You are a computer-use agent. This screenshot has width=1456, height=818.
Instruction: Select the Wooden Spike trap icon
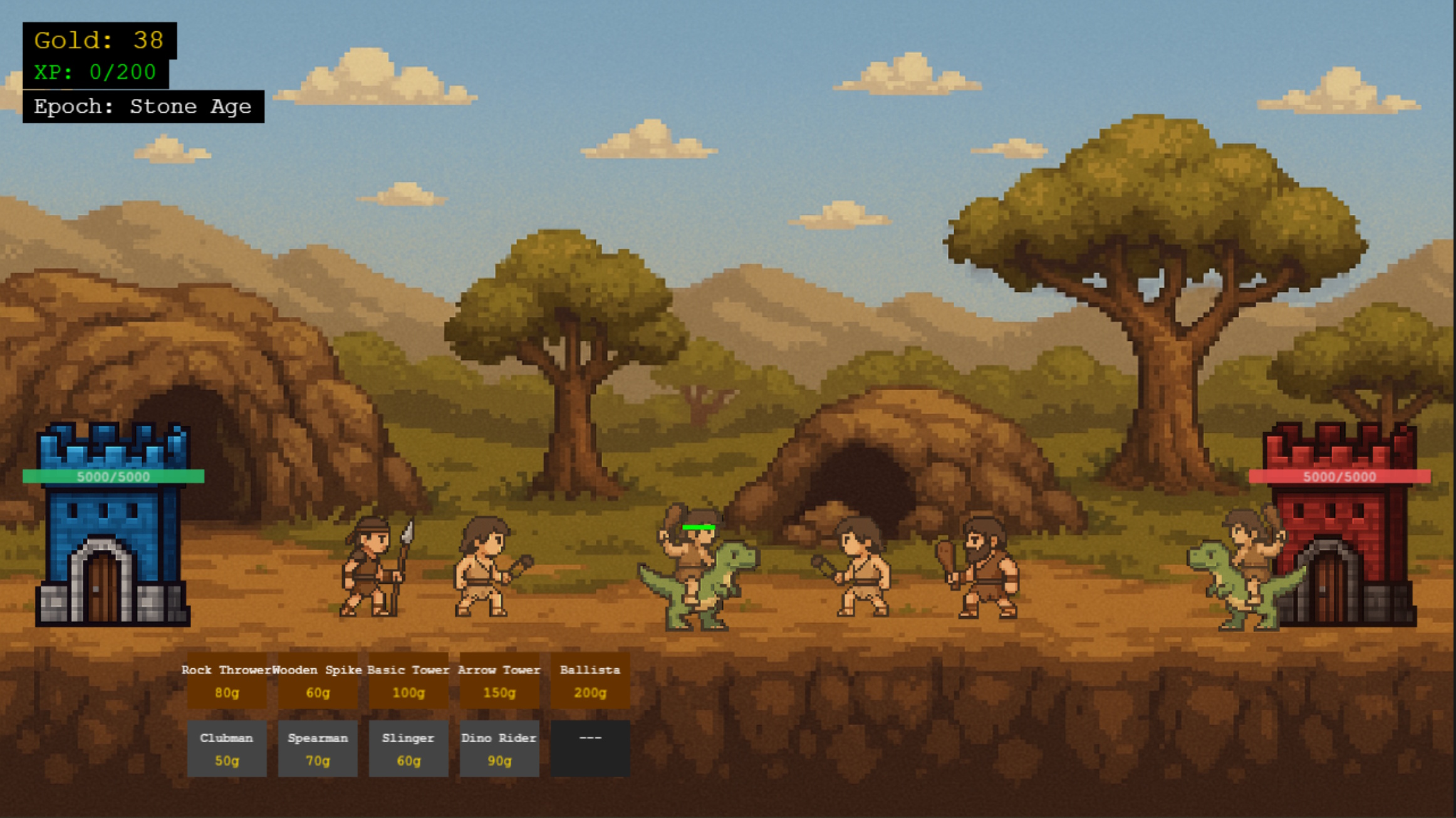(318, 683)
